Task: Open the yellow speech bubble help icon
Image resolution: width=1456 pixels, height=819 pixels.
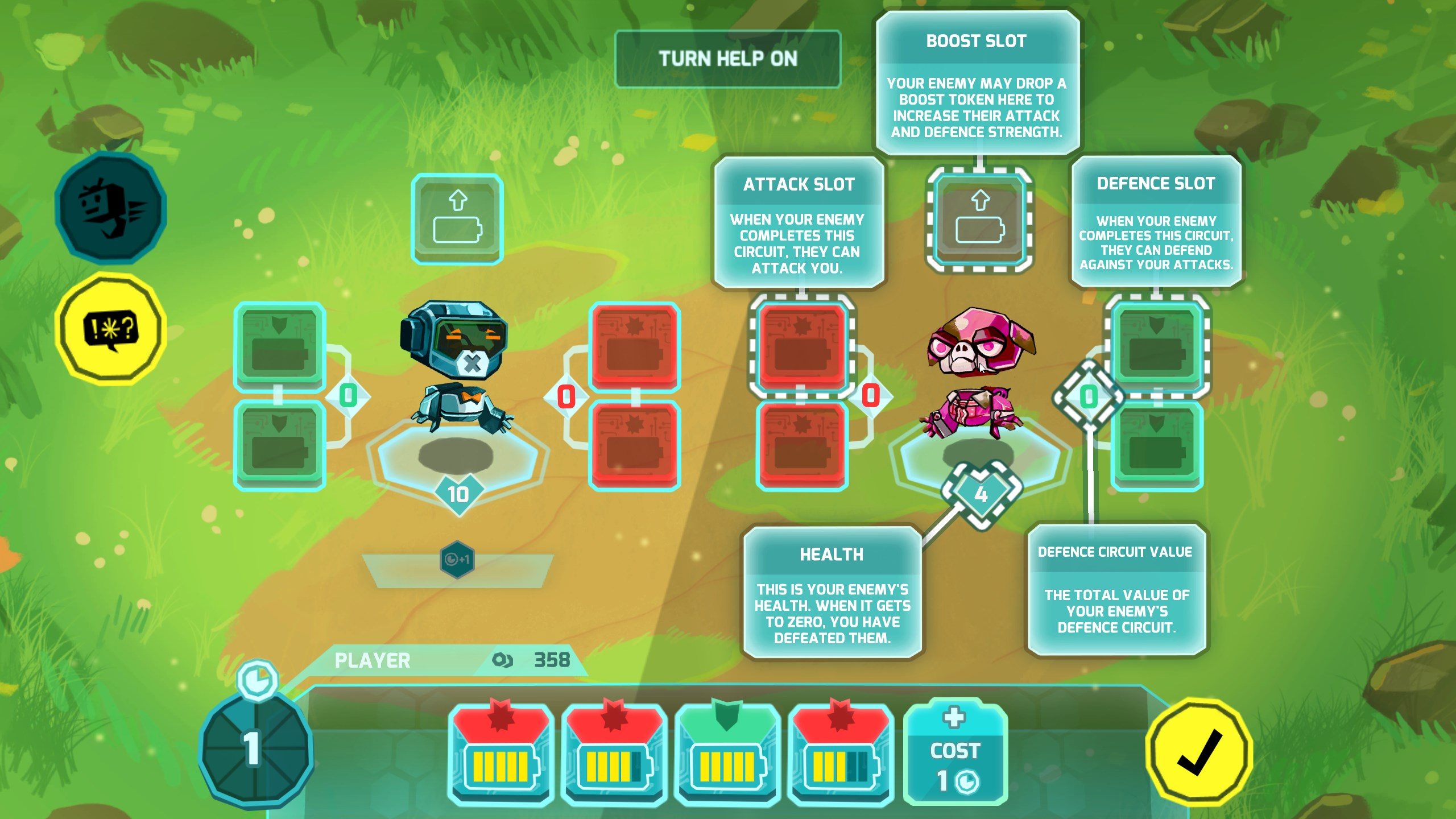Action: (111, 329)
